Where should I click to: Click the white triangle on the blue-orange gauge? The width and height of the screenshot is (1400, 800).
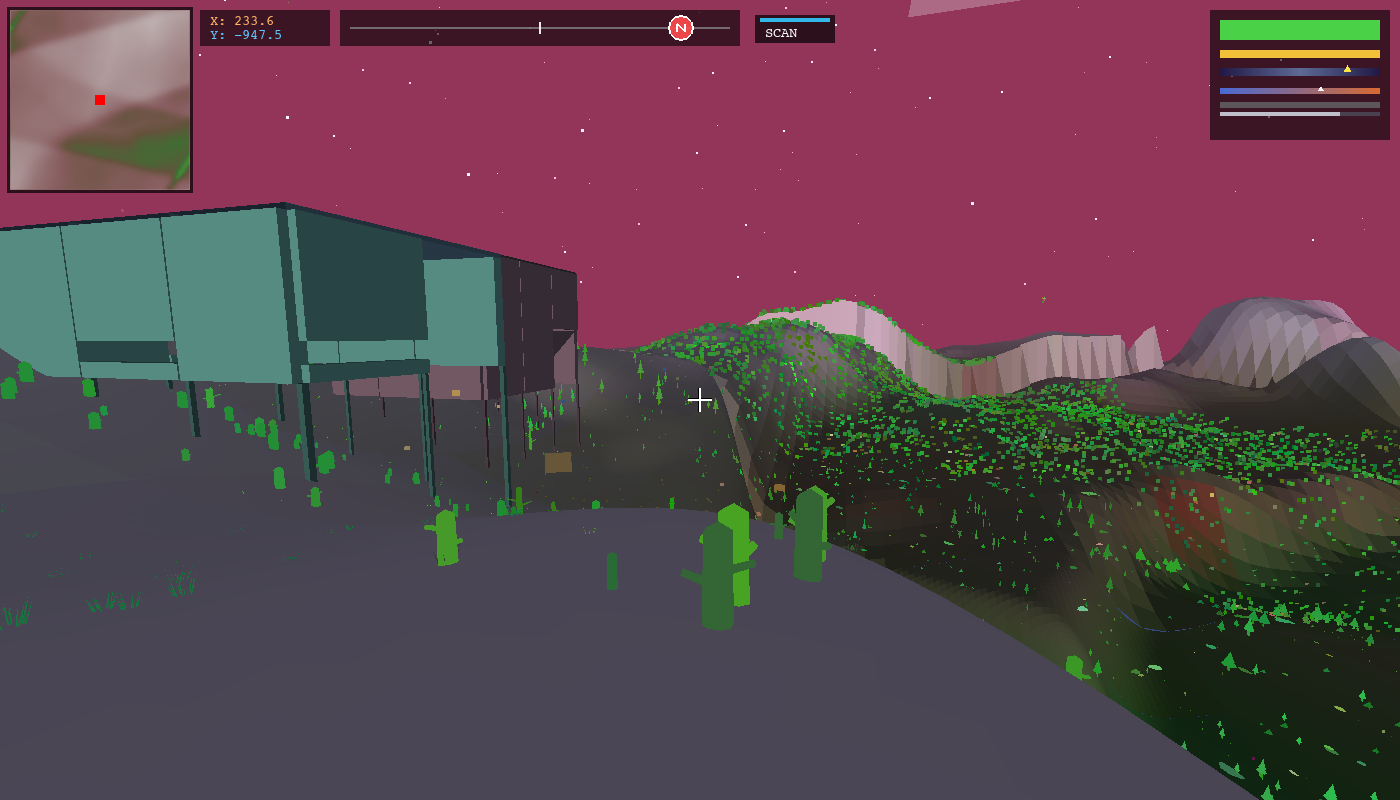pyautogui.click(x=1321, y=89)
